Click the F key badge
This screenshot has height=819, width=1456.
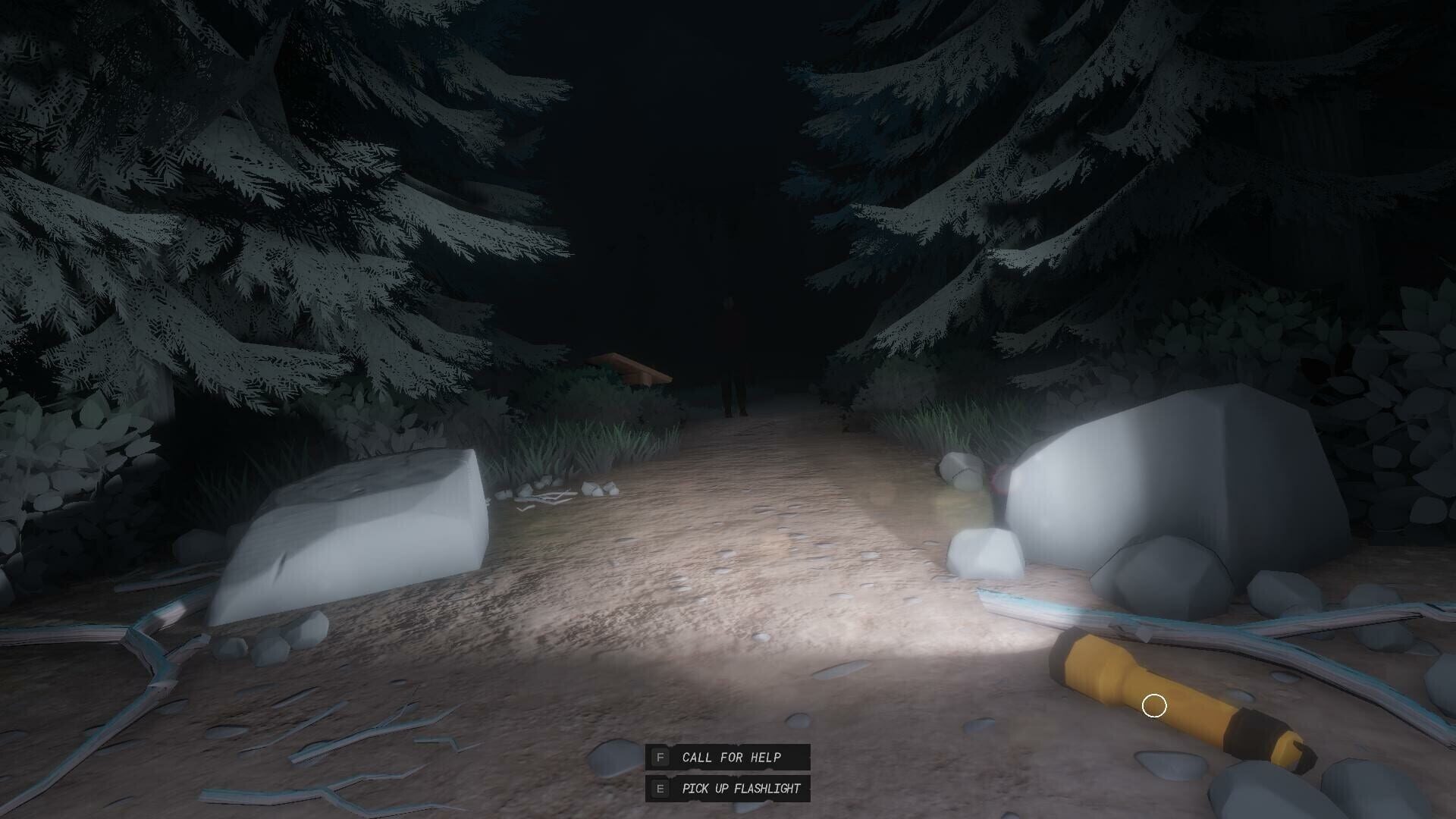pyautogui.click(x=659, y=757)
